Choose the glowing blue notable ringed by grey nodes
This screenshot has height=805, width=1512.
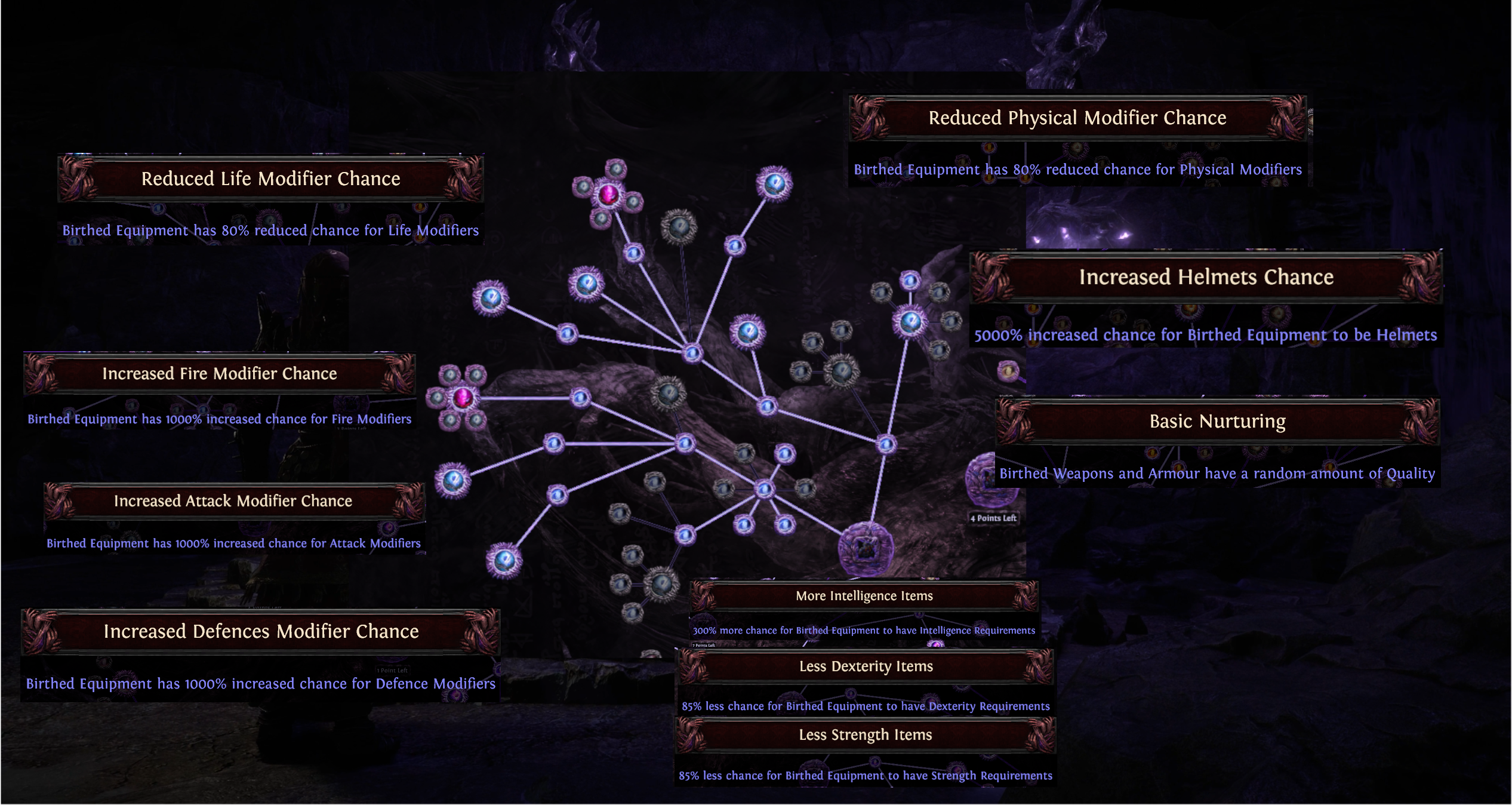[x=910, y=321]
